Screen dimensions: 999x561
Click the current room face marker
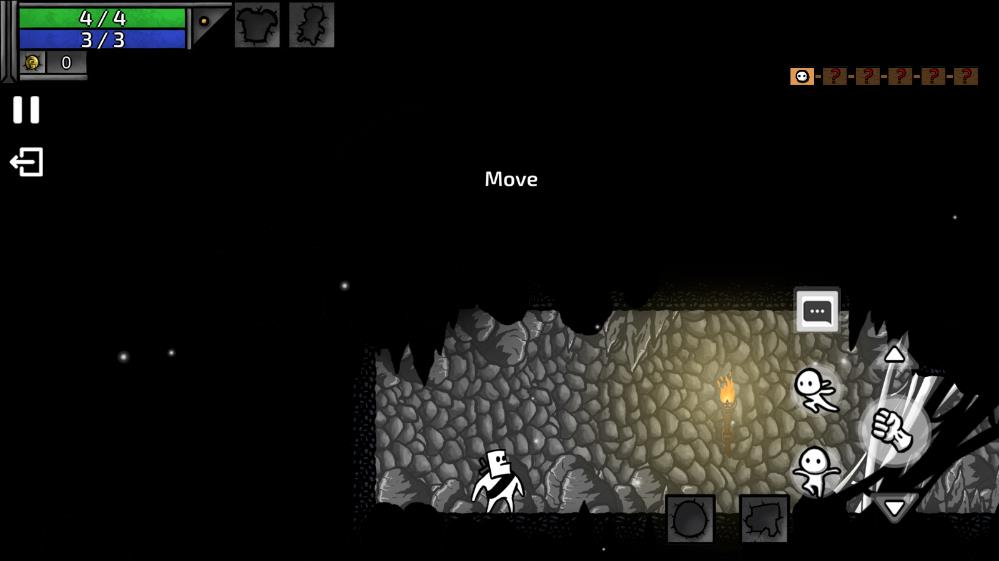[x=802, y=76]
